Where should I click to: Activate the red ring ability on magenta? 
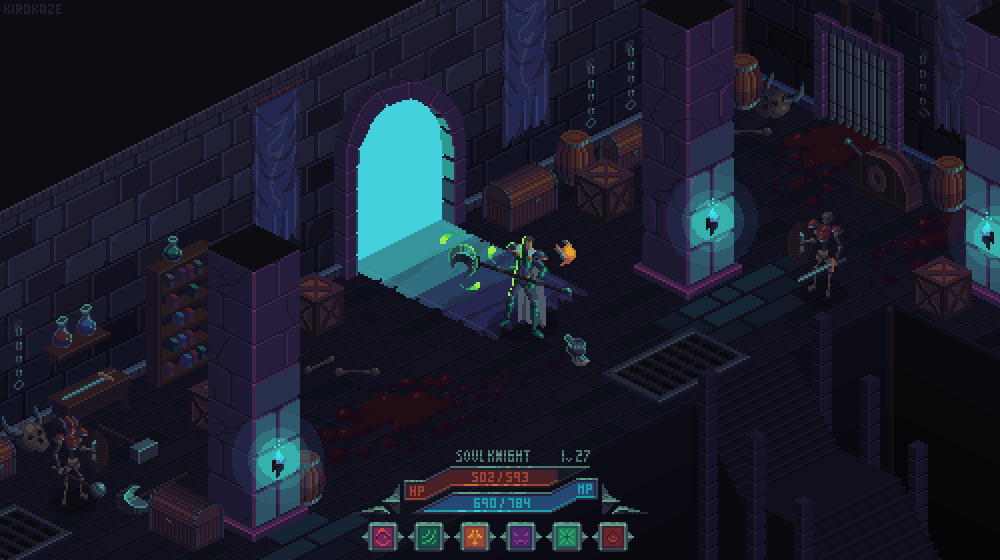(x=382, y=537)
